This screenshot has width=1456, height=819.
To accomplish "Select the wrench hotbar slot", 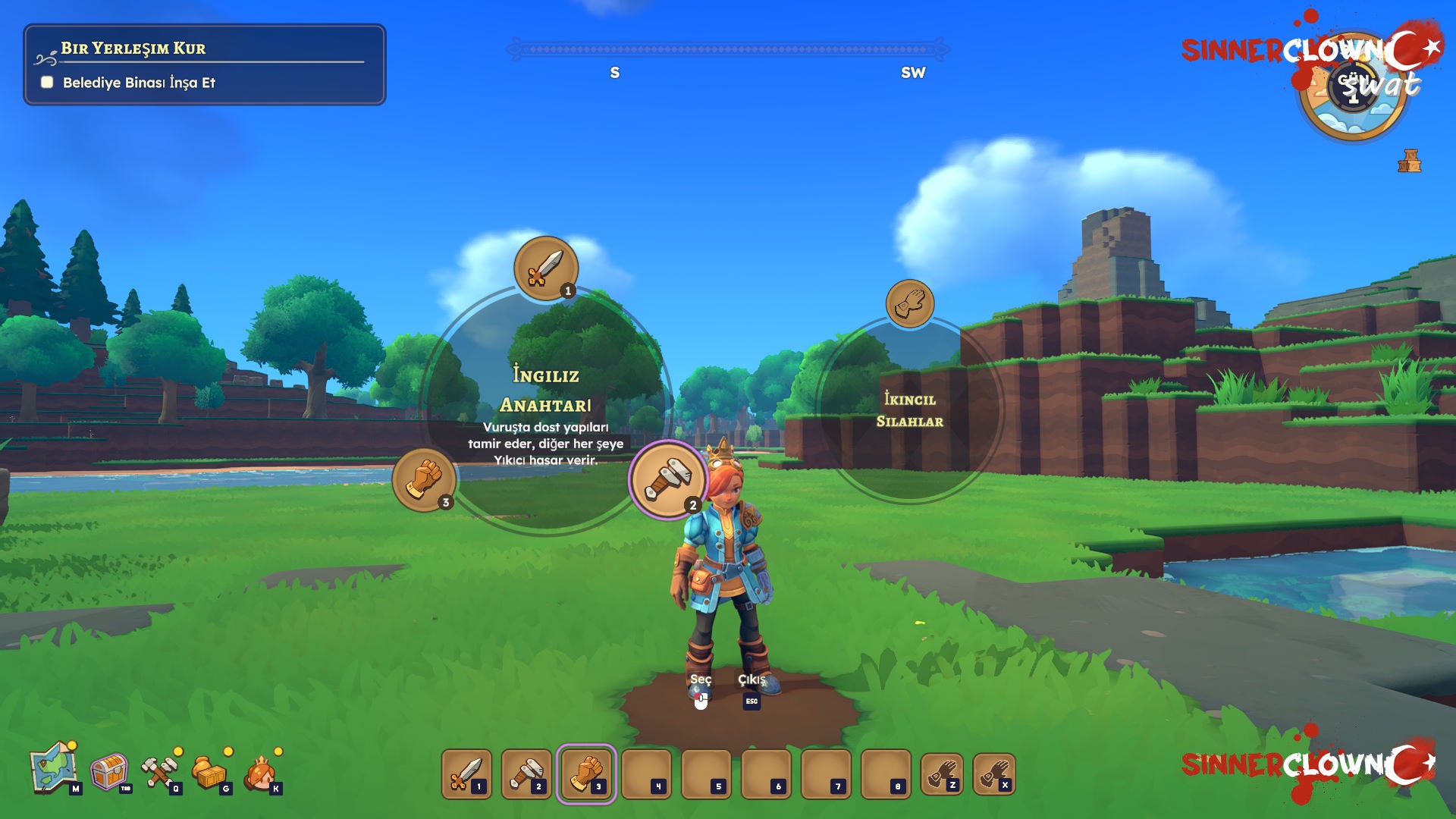I will click(526, 774).
